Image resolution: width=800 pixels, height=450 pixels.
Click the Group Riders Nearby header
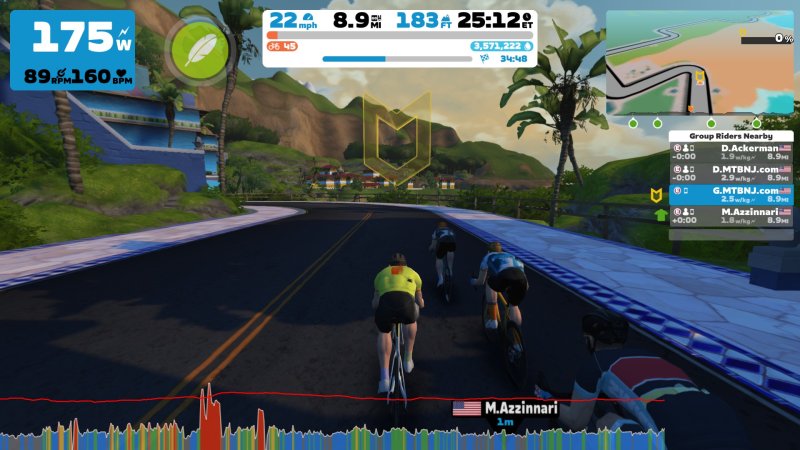click(730, 135)
